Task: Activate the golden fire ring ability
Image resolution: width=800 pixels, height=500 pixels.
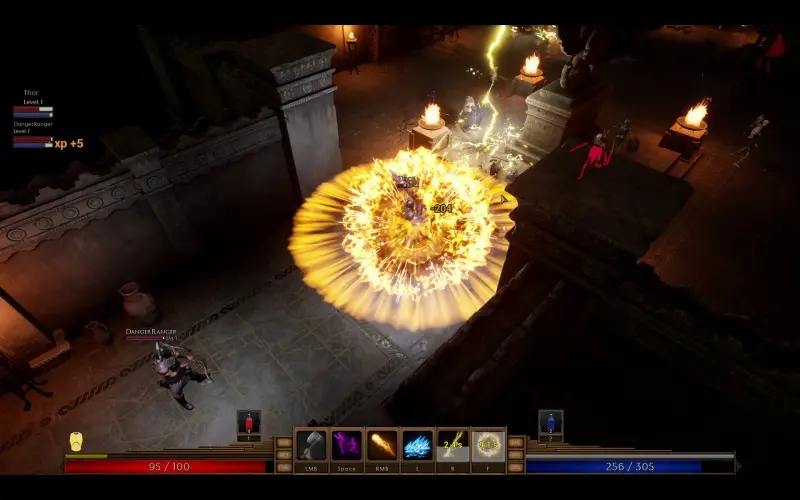Action: pos(488,445)
